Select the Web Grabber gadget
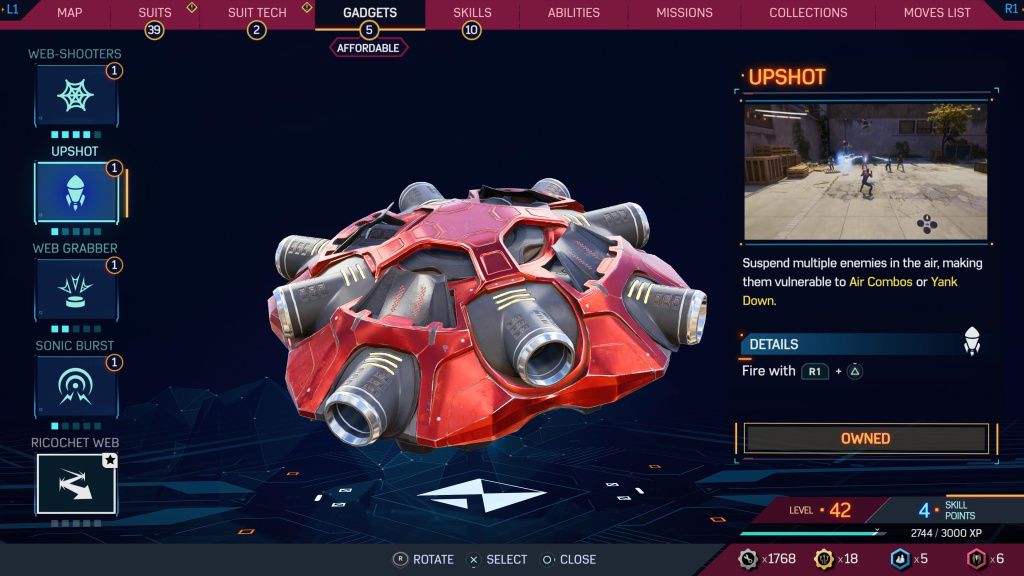This screenshot has height=576, width=1024. click(x=76, y=289)
